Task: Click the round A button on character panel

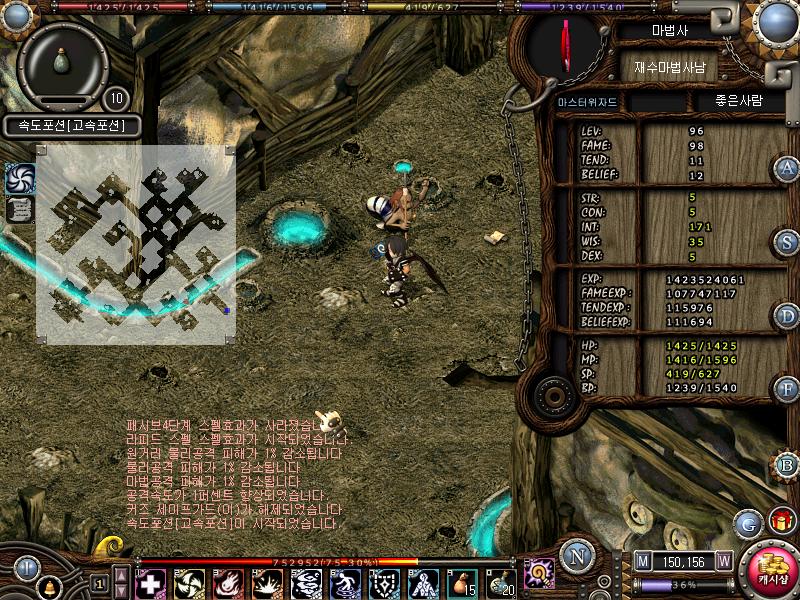Action: click(787, 168)
